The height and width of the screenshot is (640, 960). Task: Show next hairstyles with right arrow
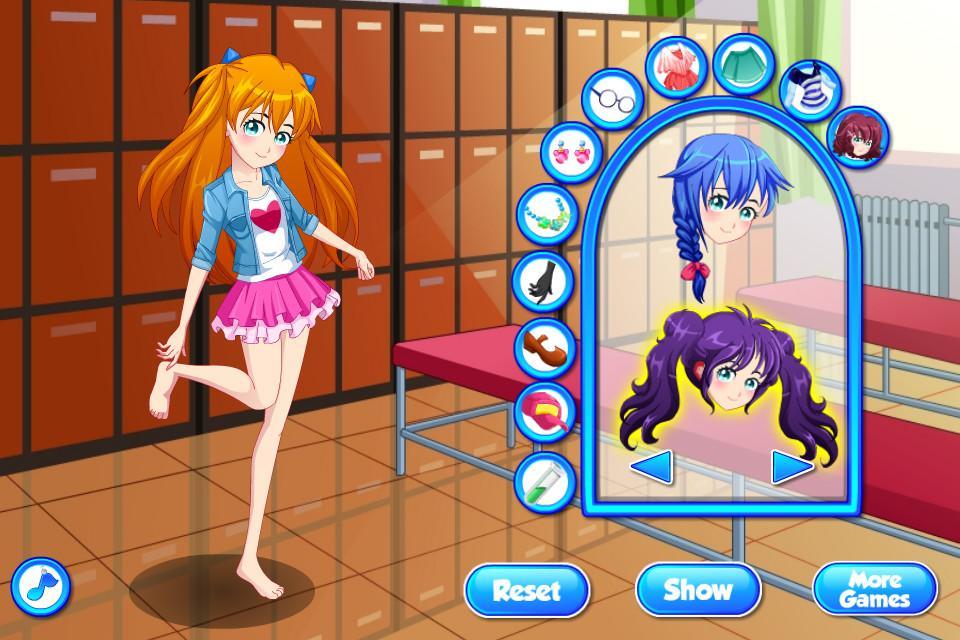tap(791, 466)
